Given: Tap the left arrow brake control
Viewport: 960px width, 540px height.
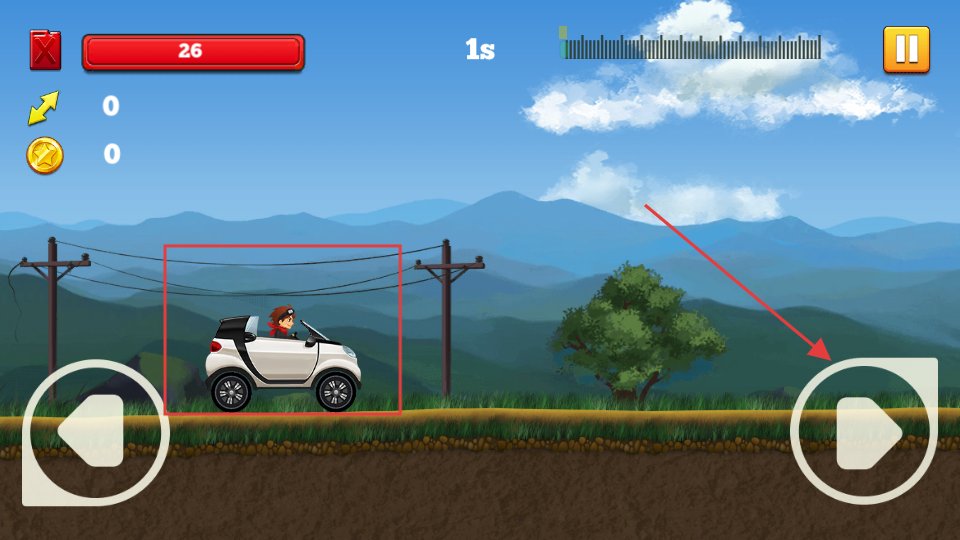Looking at the screenshot, I should pos(95,432).
